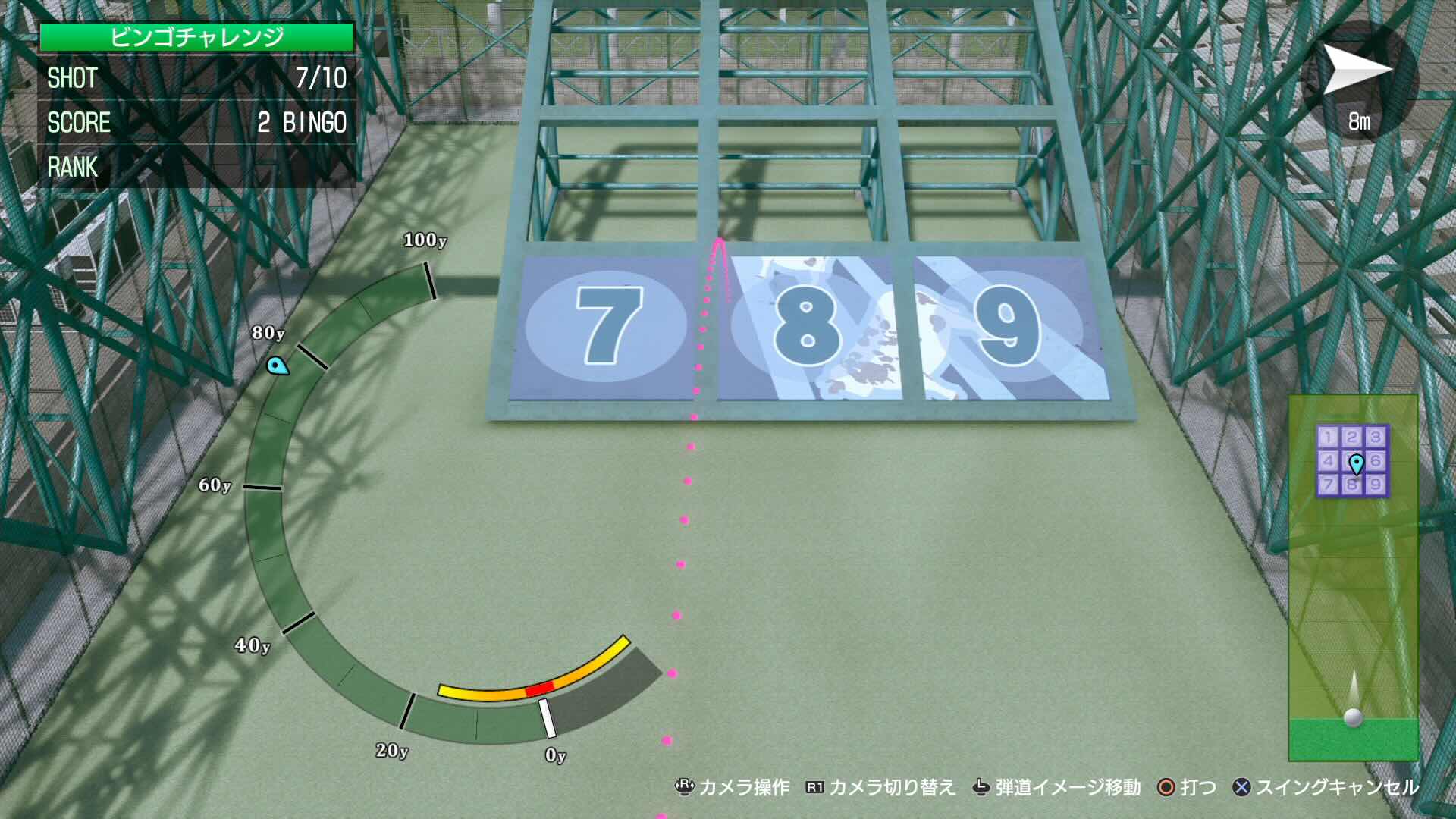Toggle cell 9 on the mini bingo grid
The height and width of the screenshot is (819, 1456).
click(x=1377, y=485)
